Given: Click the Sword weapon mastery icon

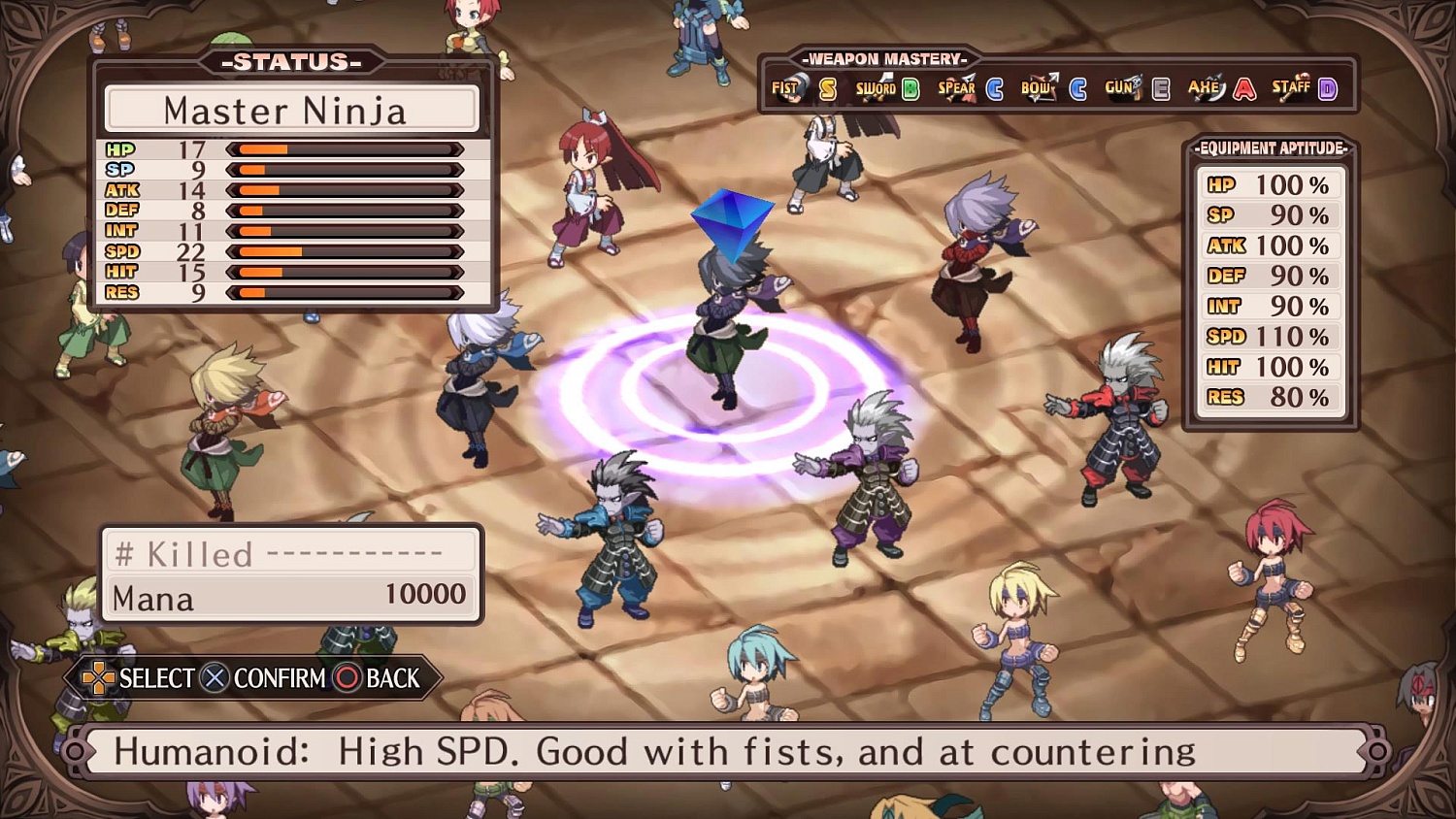Looking at the screenshot, I should point(875,88).
